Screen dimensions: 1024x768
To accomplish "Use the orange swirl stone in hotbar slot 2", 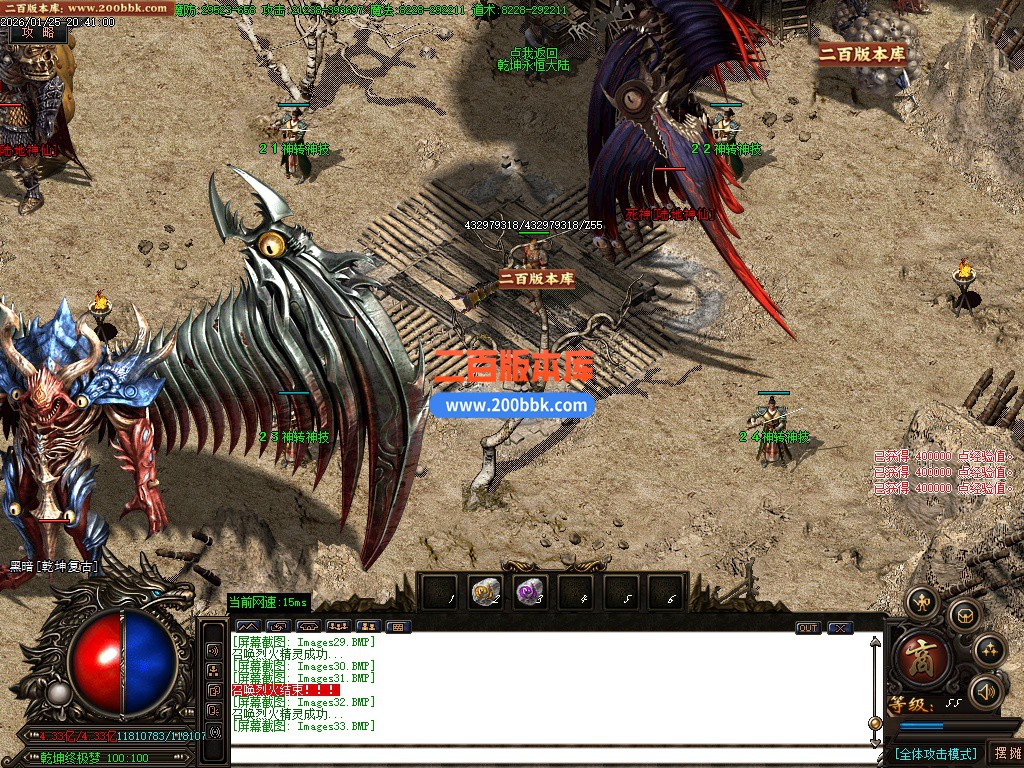I will [486, 593].
